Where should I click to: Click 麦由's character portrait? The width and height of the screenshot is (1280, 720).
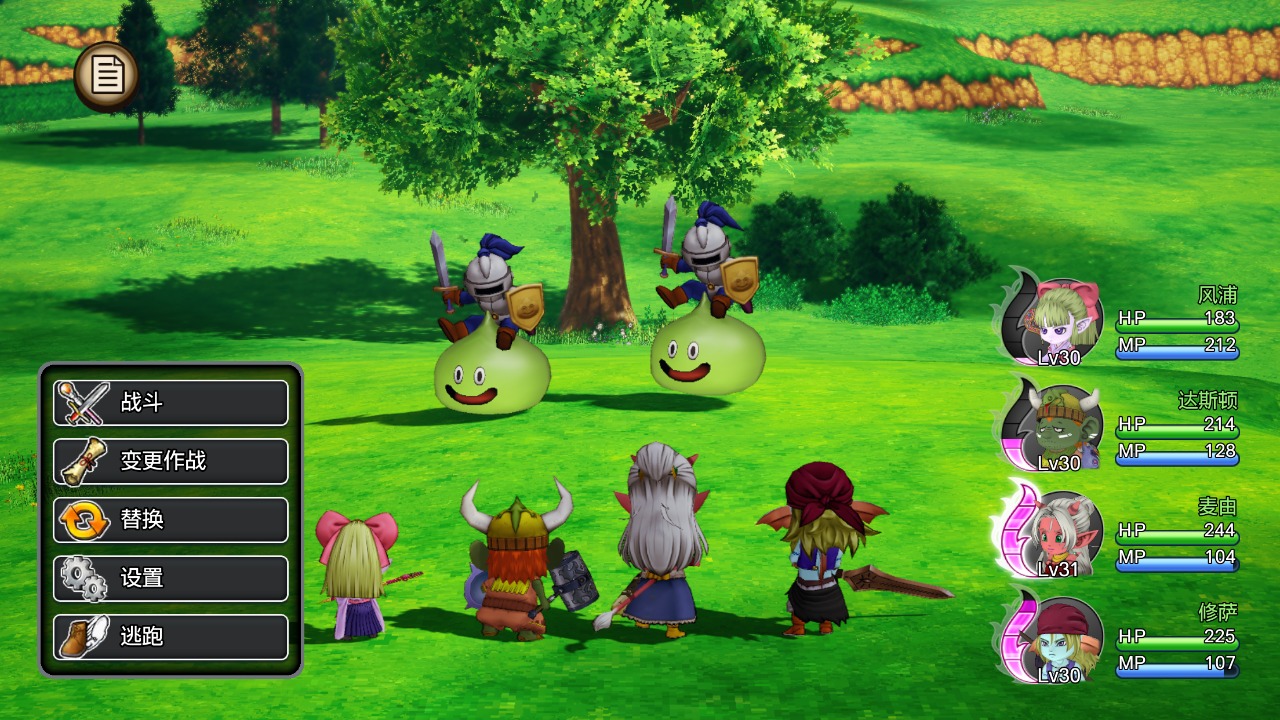pos(1058,534)
